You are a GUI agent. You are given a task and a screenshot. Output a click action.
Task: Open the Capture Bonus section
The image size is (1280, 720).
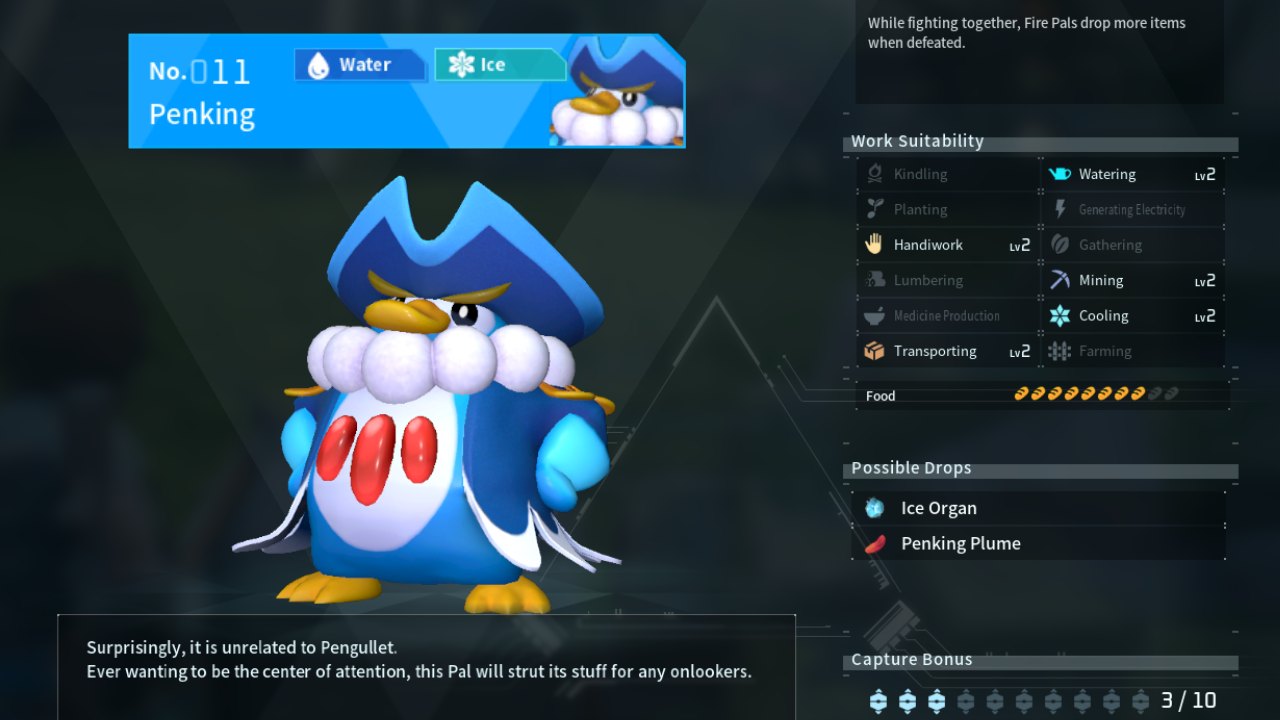pos(911,659)
